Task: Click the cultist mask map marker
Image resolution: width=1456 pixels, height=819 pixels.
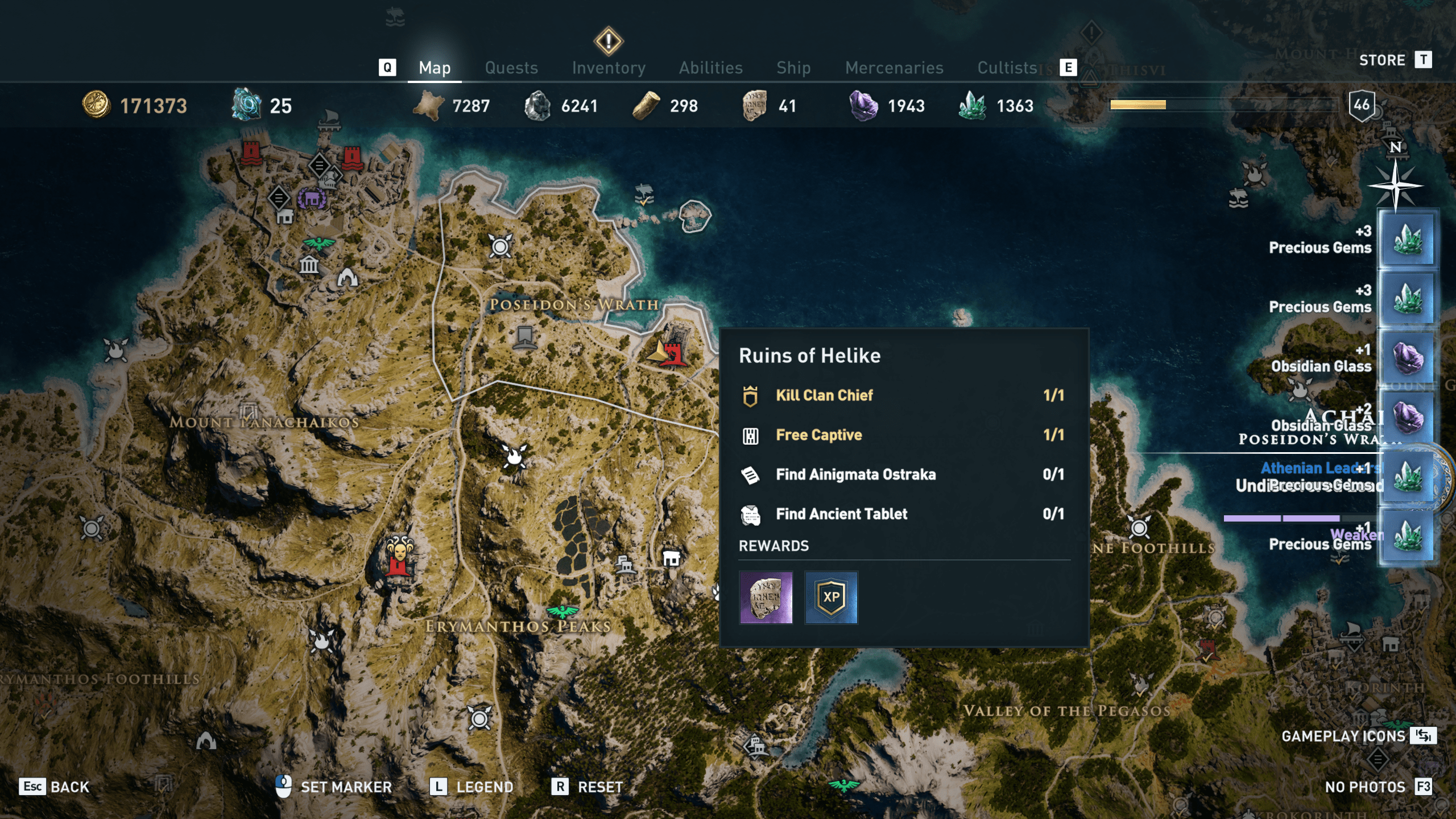Action: pos(399,554)
